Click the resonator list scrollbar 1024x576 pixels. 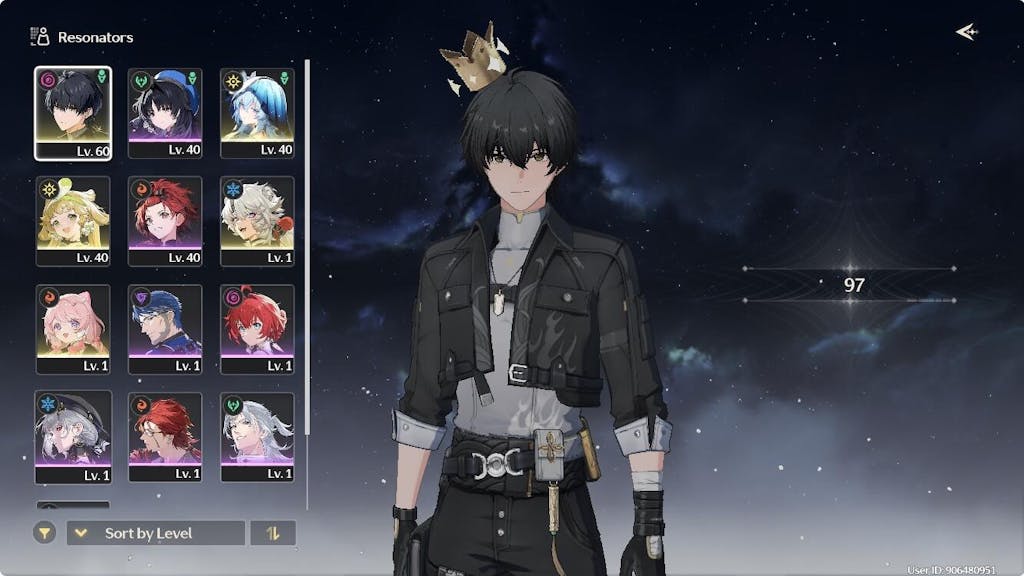click(x=307, y=250)
